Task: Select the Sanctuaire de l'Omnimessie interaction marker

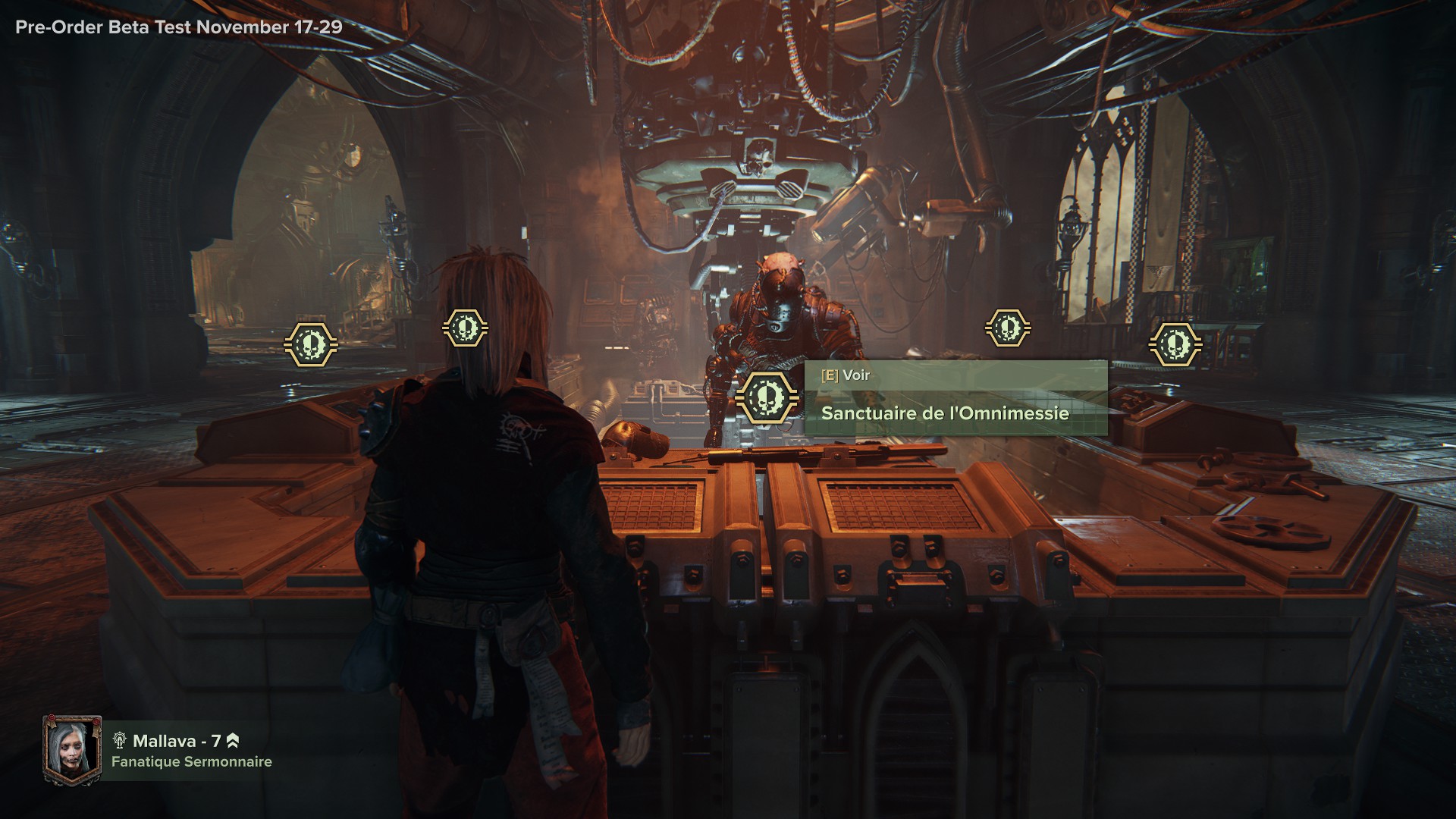Action: click(x=767, y=397)
